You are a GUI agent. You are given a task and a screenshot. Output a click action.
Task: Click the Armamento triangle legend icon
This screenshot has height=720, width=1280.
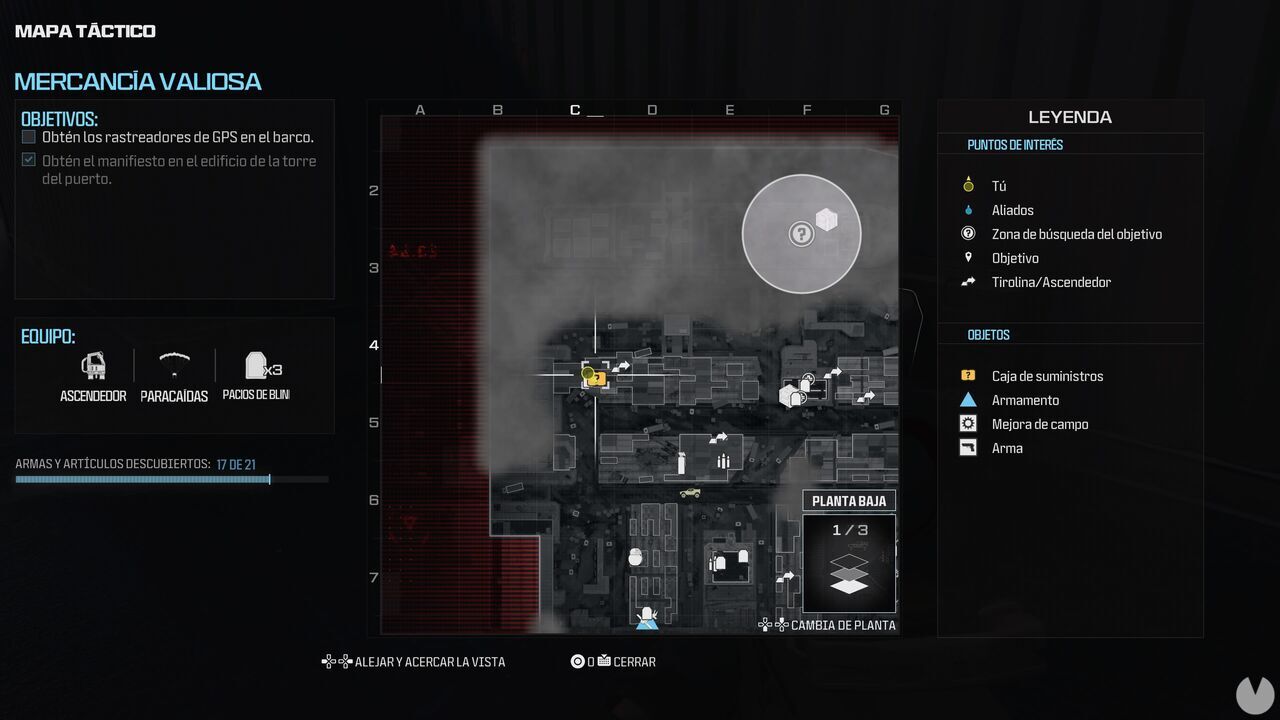pos(967,400)
